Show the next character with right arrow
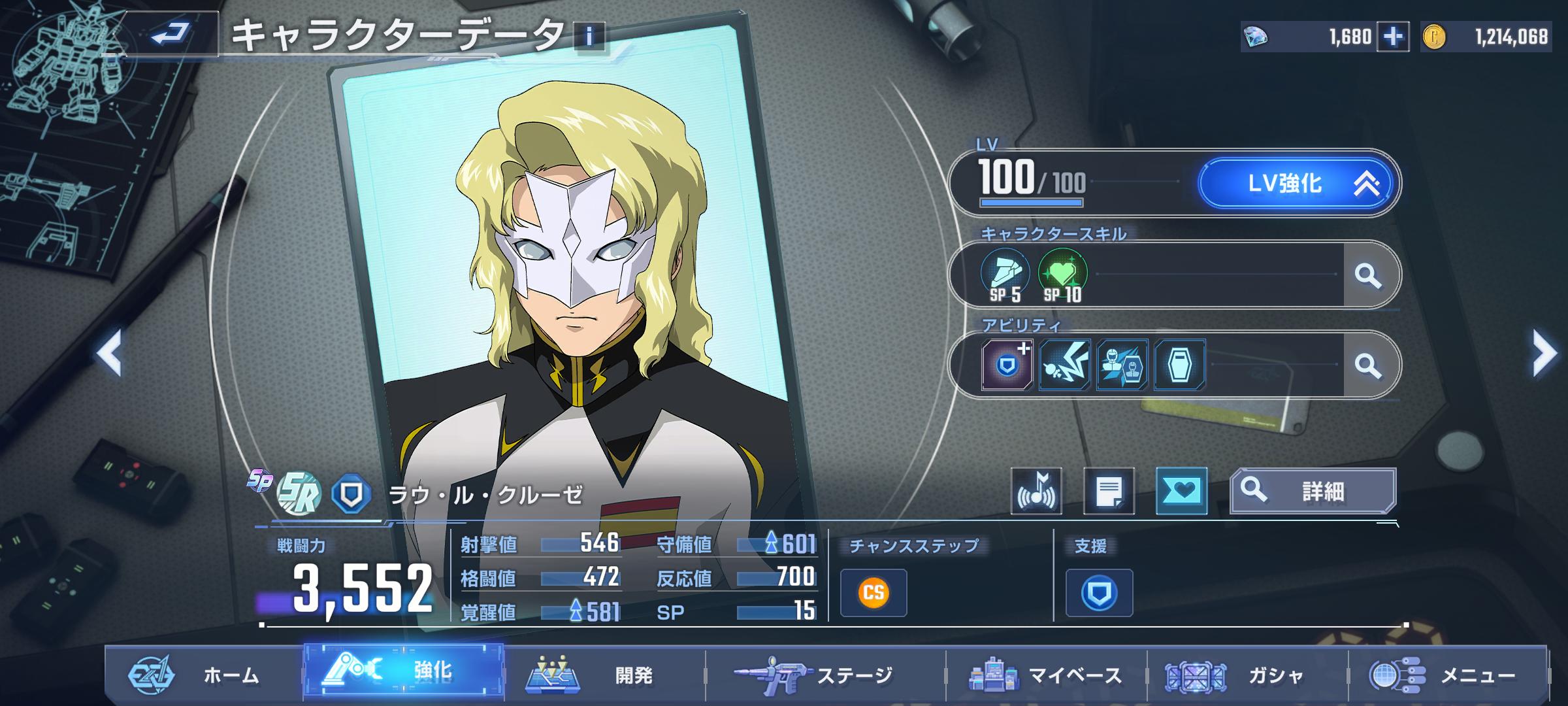This screenshot has height=706, width=1568. point(1544,353)
